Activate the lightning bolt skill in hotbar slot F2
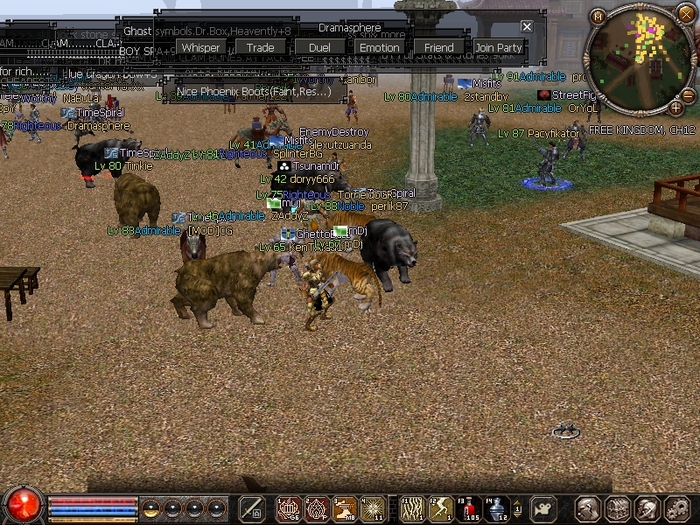The image size is (700, 525). (x=441, y=509)
